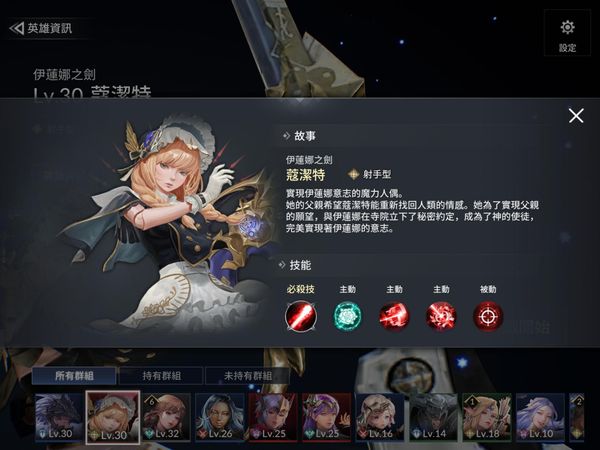Select the passive crosshair skill icon
This screenshot has height=450, width=600.
pyautogui.click(x=488, y=315)
